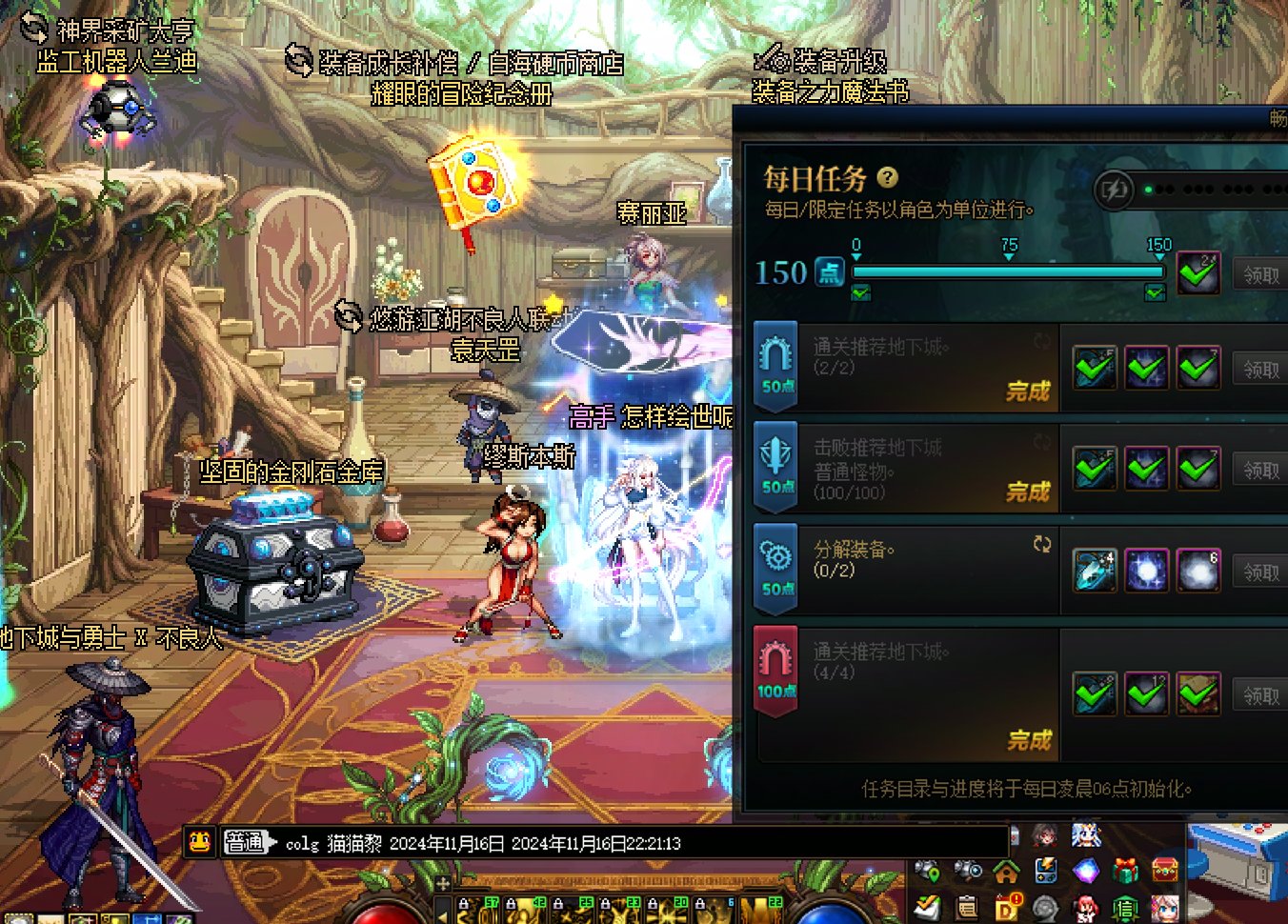The height and width of the screenshot is (924, 1288).
Task: Open the purple crystal icon menu
Action: click(x=1086, y=871)
